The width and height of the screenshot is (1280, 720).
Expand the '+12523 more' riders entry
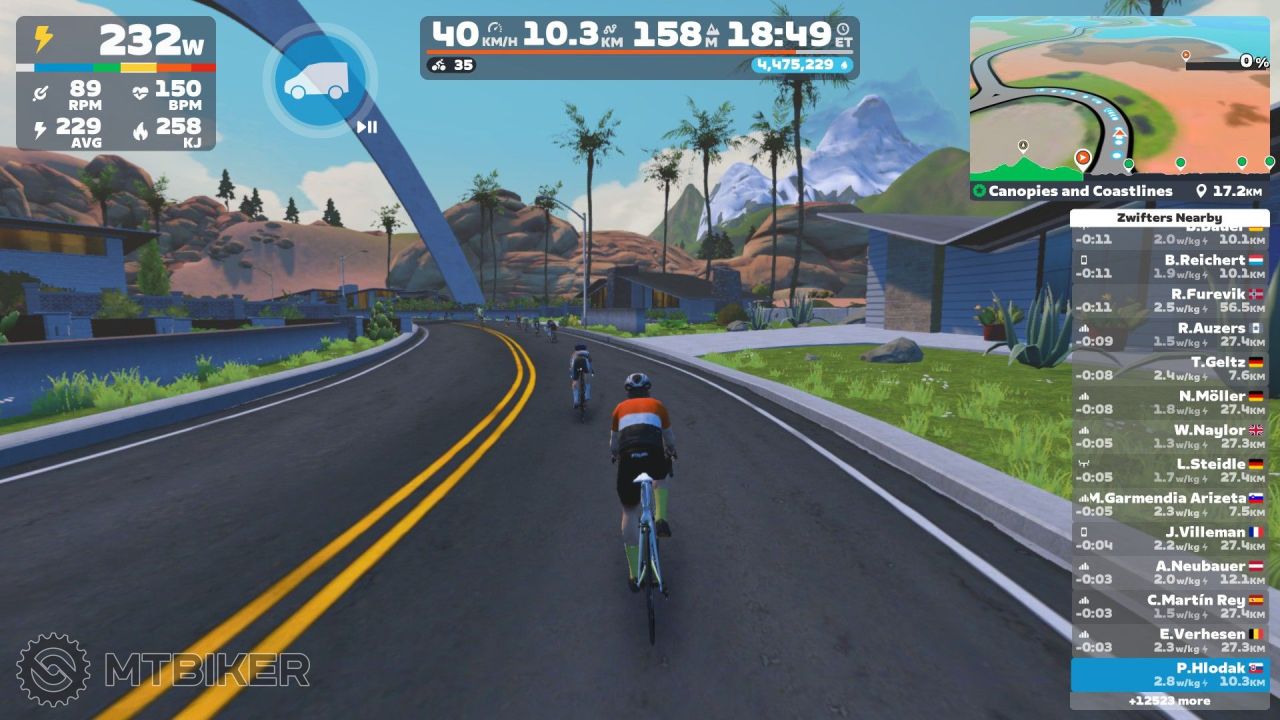(1170, 701)
